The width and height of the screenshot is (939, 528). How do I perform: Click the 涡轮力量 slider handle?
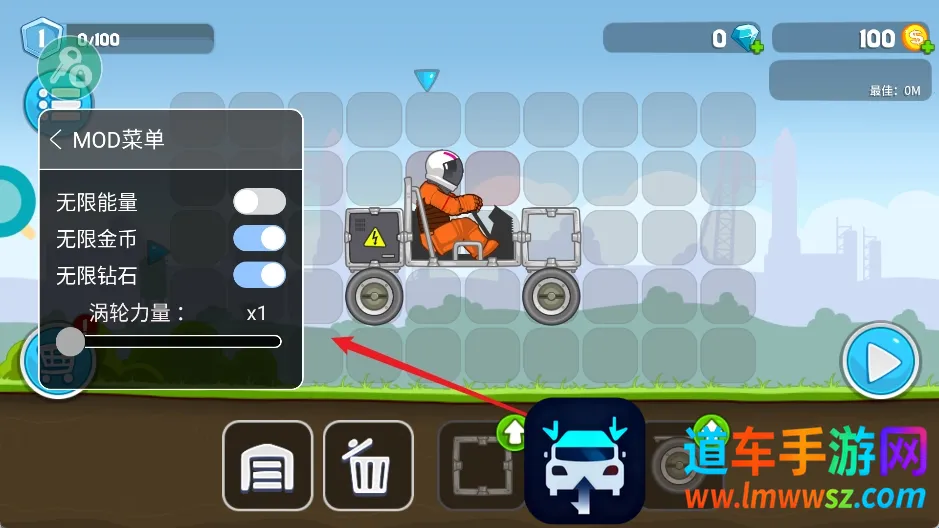[x=70, y=342]
